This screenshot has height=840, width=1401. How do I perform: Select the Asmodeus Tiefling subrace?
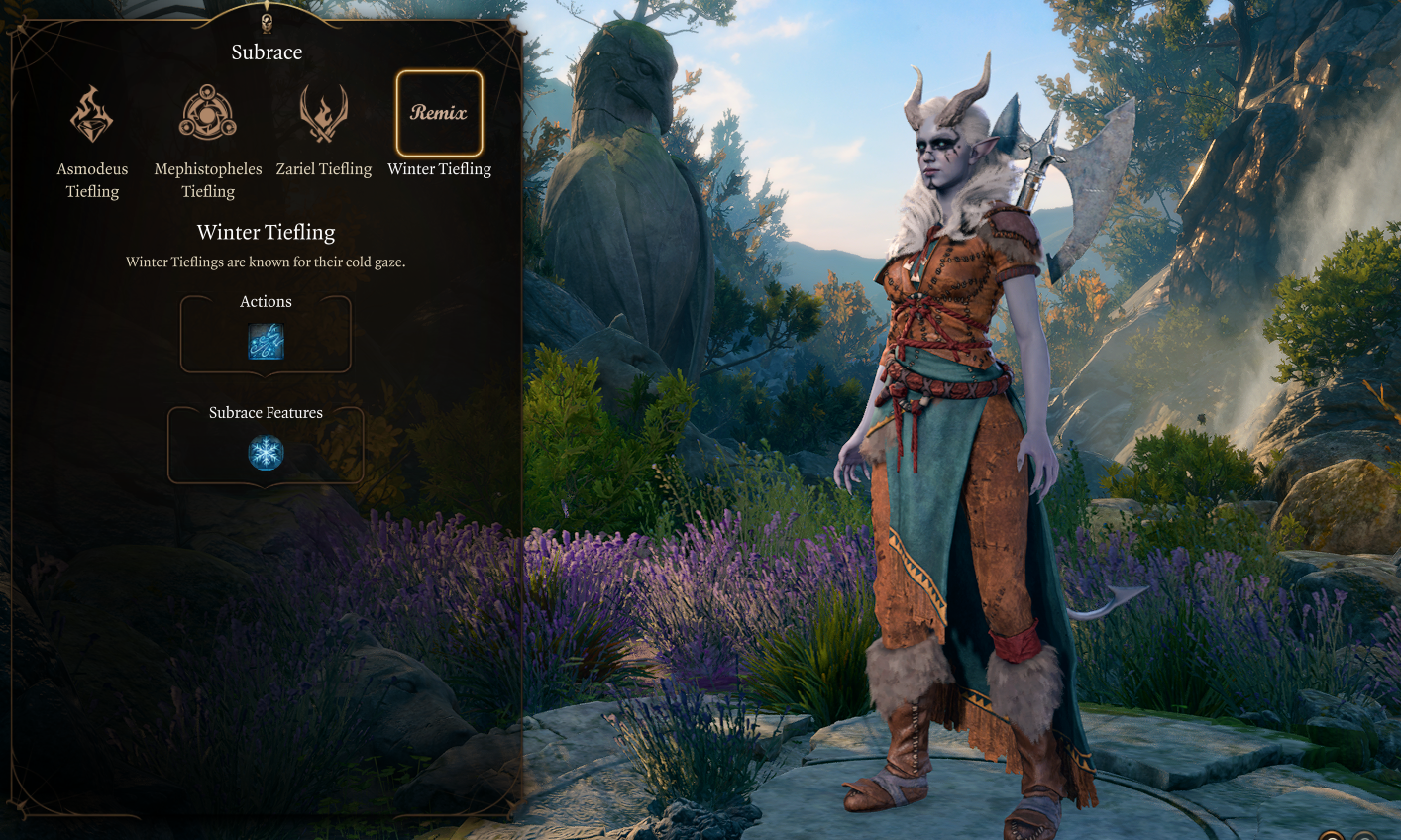coord(91,115)
